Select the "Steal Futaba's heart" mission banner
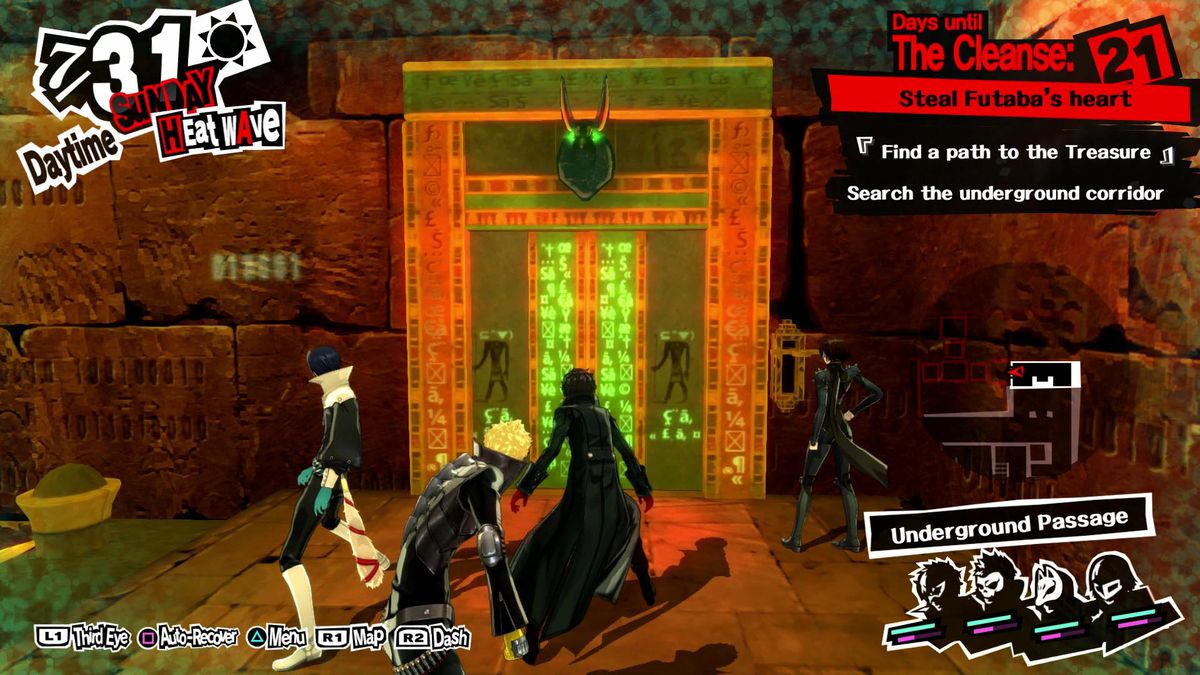 pos(1015,99)
